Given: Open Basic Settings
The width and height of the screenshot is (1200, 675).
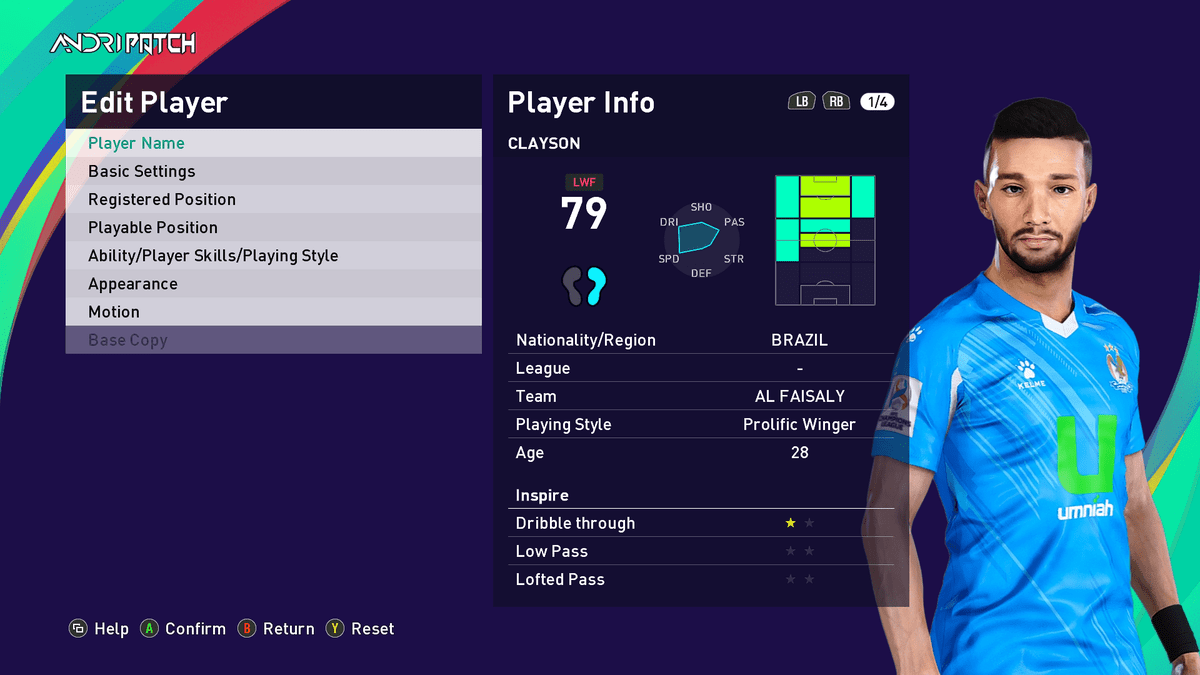Looking at the screenshot, I should point(273,171).
